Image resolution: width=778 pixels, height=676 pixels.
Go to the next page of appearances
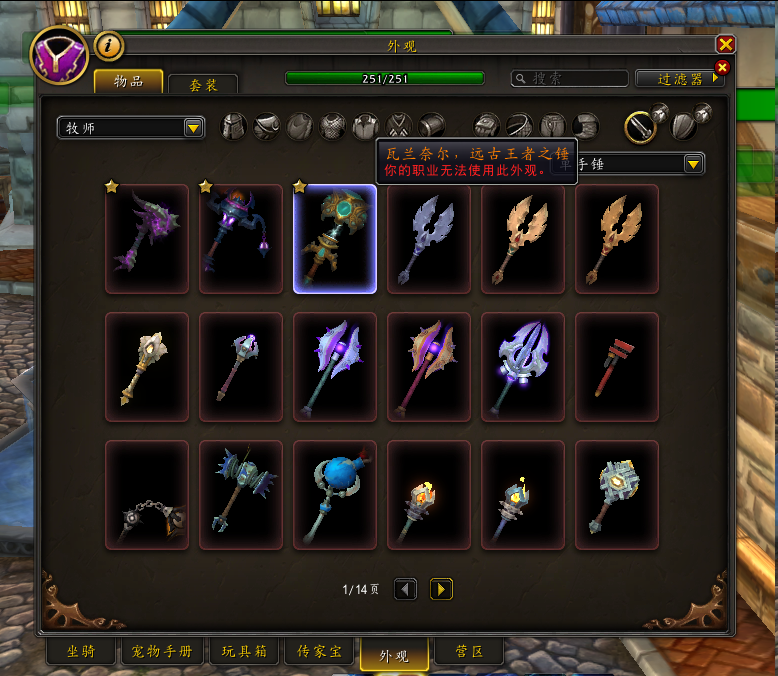[441, 589]
